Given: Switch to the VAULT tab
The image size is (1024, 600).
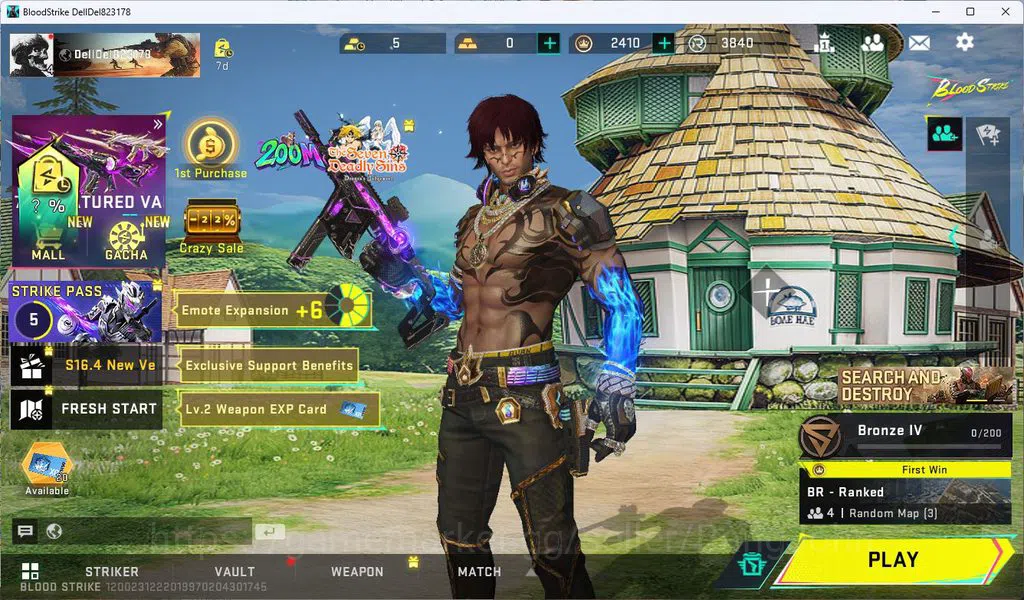Looking at the screenshot, I should [x=234, y=572].
